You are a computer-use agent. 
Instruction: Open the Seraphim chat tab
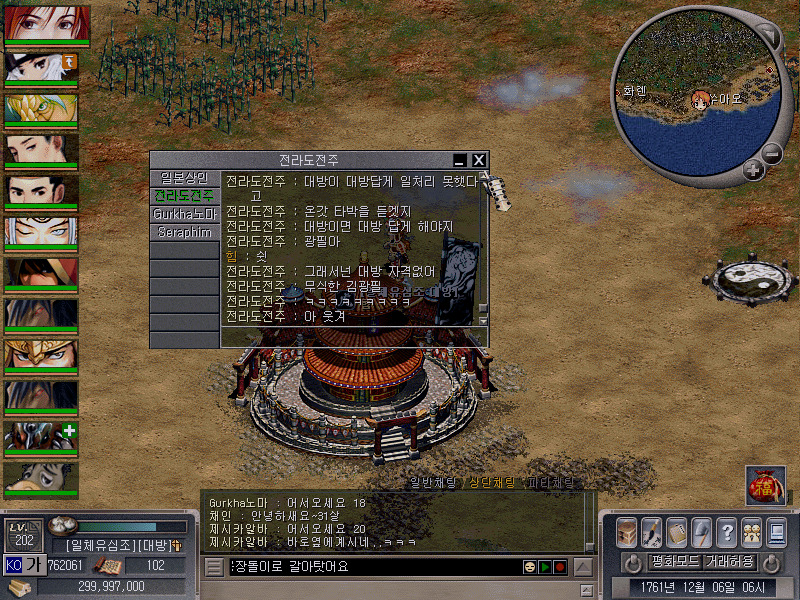[x=183, y=232]
